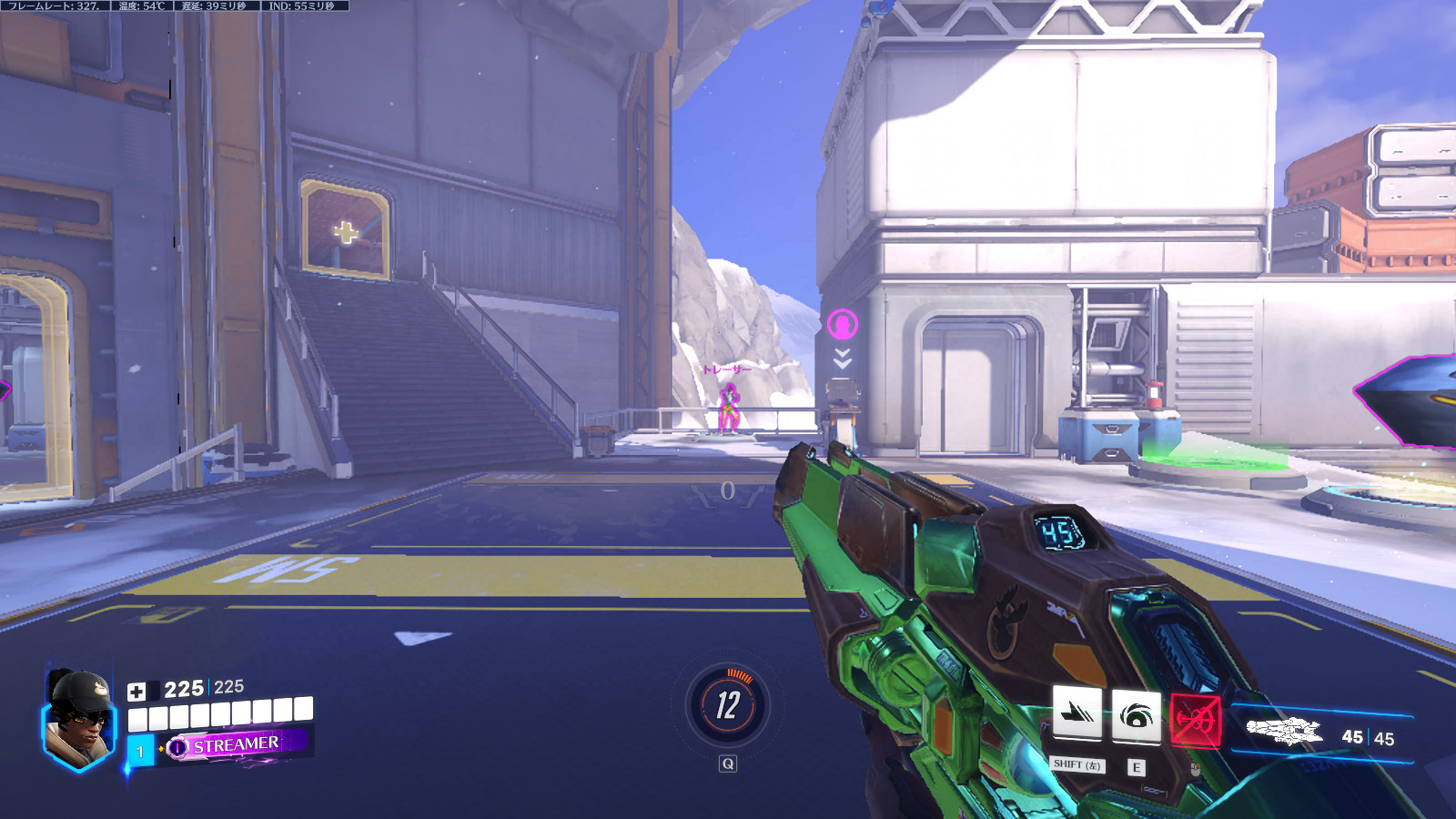1456x819 pixels.
Task: Activate the Power Slide ability icon
Action: point(1077,715)
